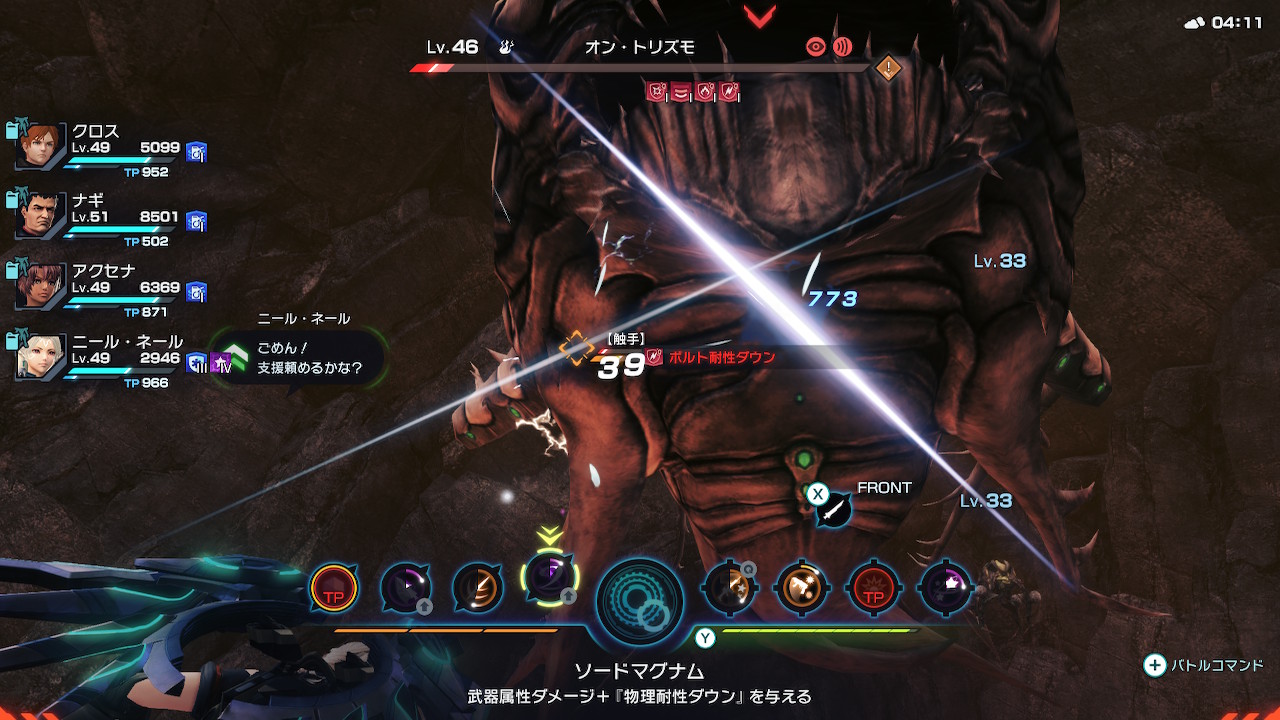Viewport: 1280px width, 720px height.
Task: Inspect ニール・ネール's purple star IV buff icon
Action: point(220,362)
